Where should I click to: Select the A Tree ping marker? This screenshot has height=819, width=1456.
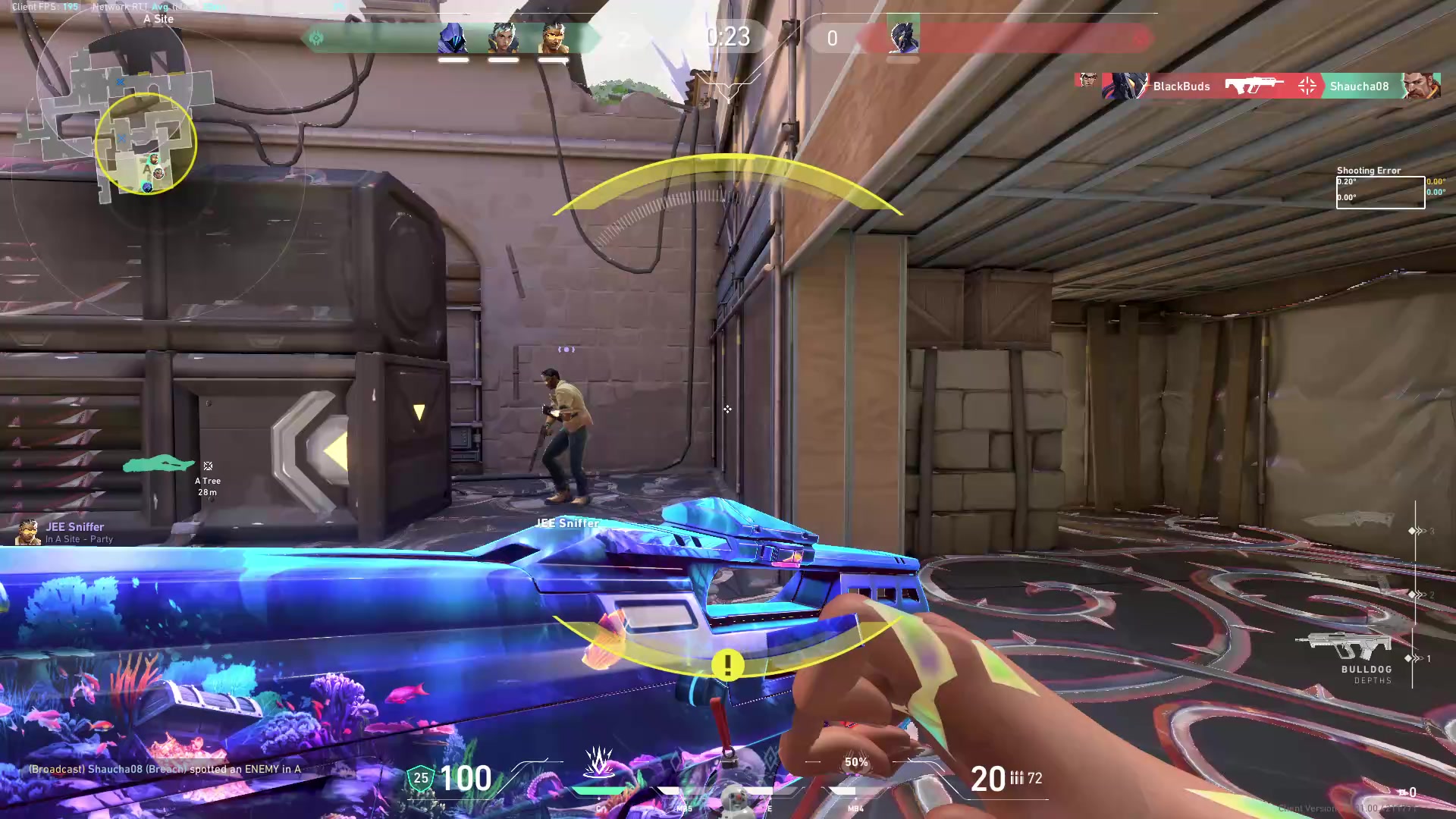[207, 466]
